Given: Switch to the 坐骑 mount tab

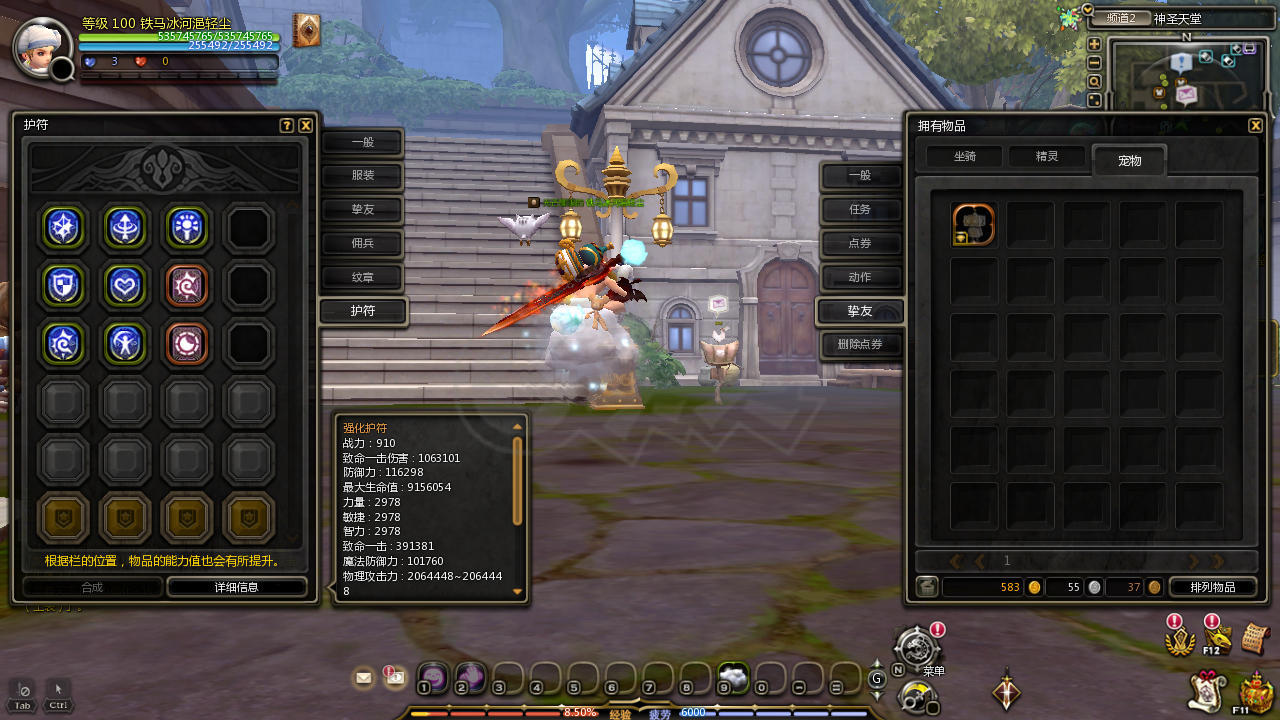Looking at the screenshot, I should pos(964,156).
